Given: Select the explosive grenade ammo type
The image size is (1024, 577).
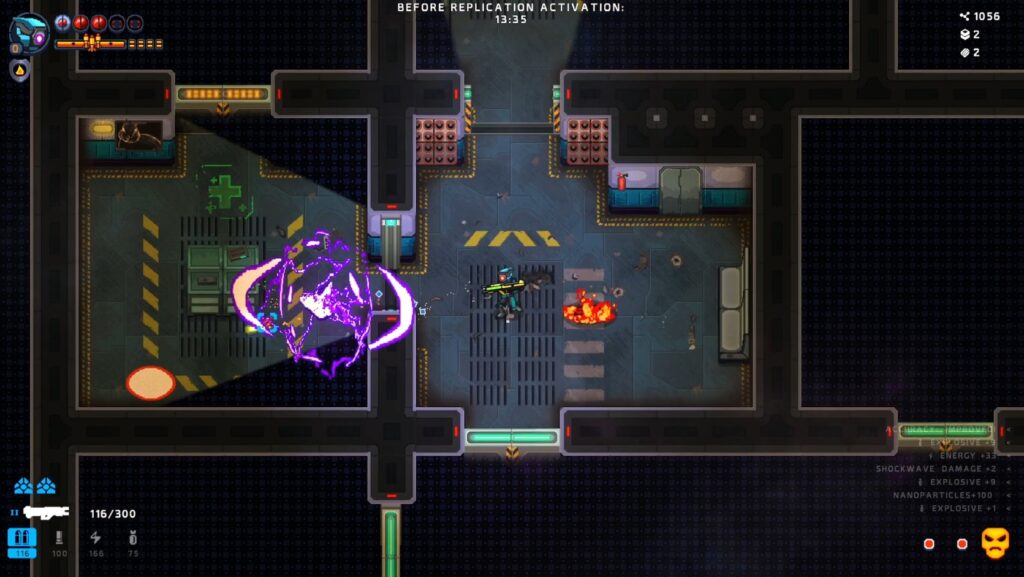Looking at the screenshot, I should point(133,542).
